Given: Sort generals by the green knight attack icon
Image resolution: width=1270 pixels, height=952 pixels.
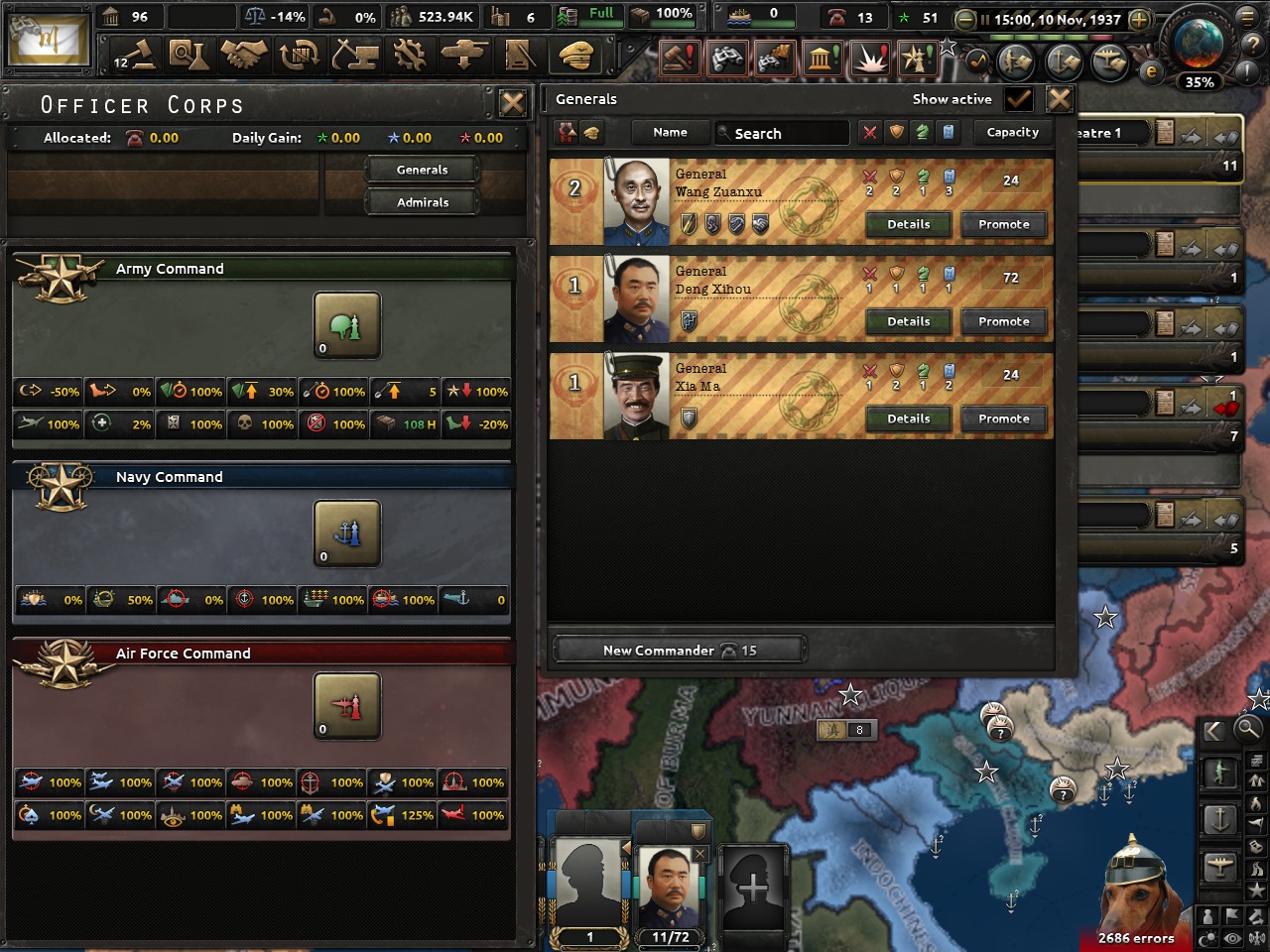Looking at the screenshot, I should 922,132.
